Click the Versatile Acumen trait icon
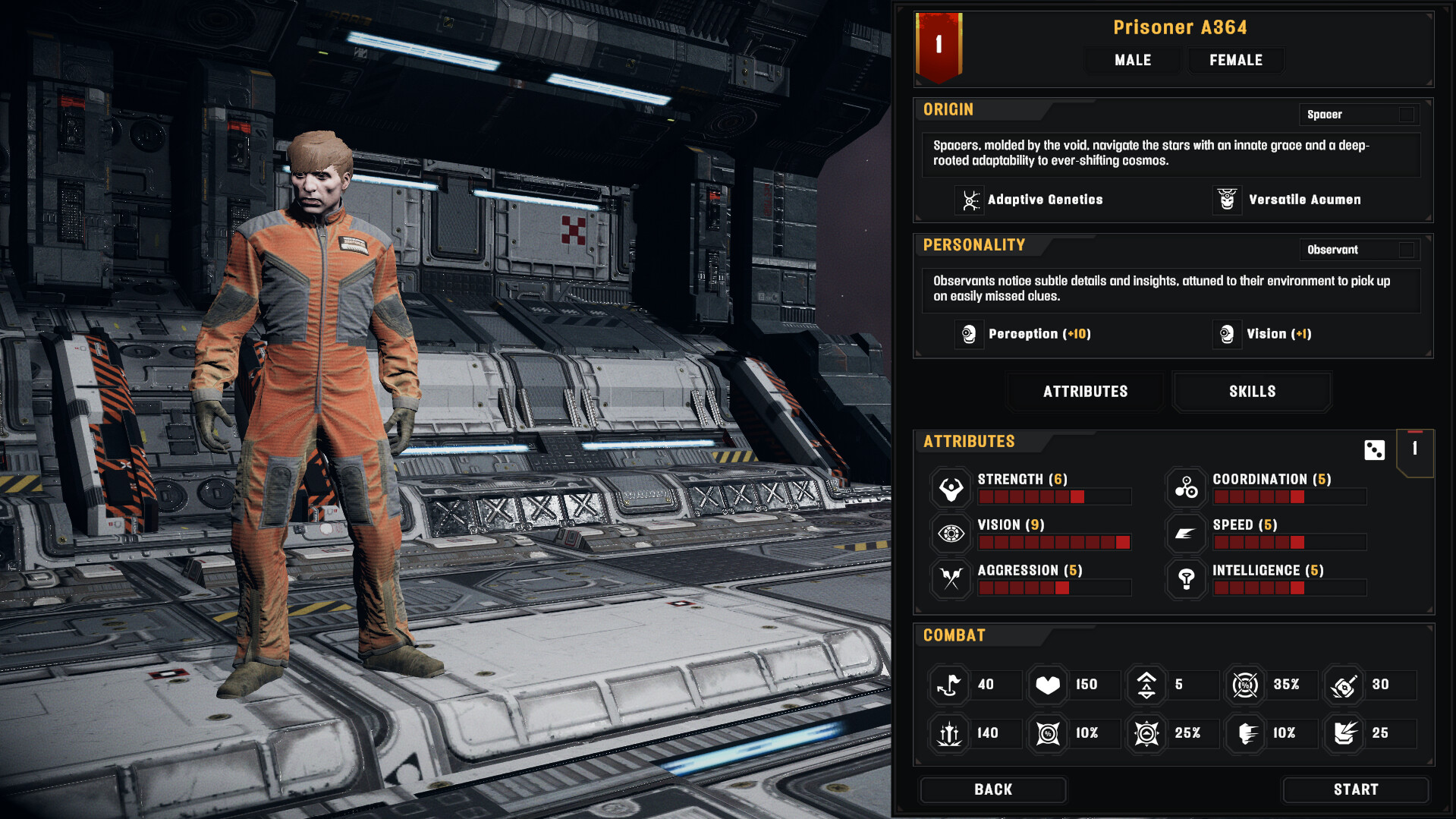This screenshot has height=819, width=1456. click(x=1227, y=200)
